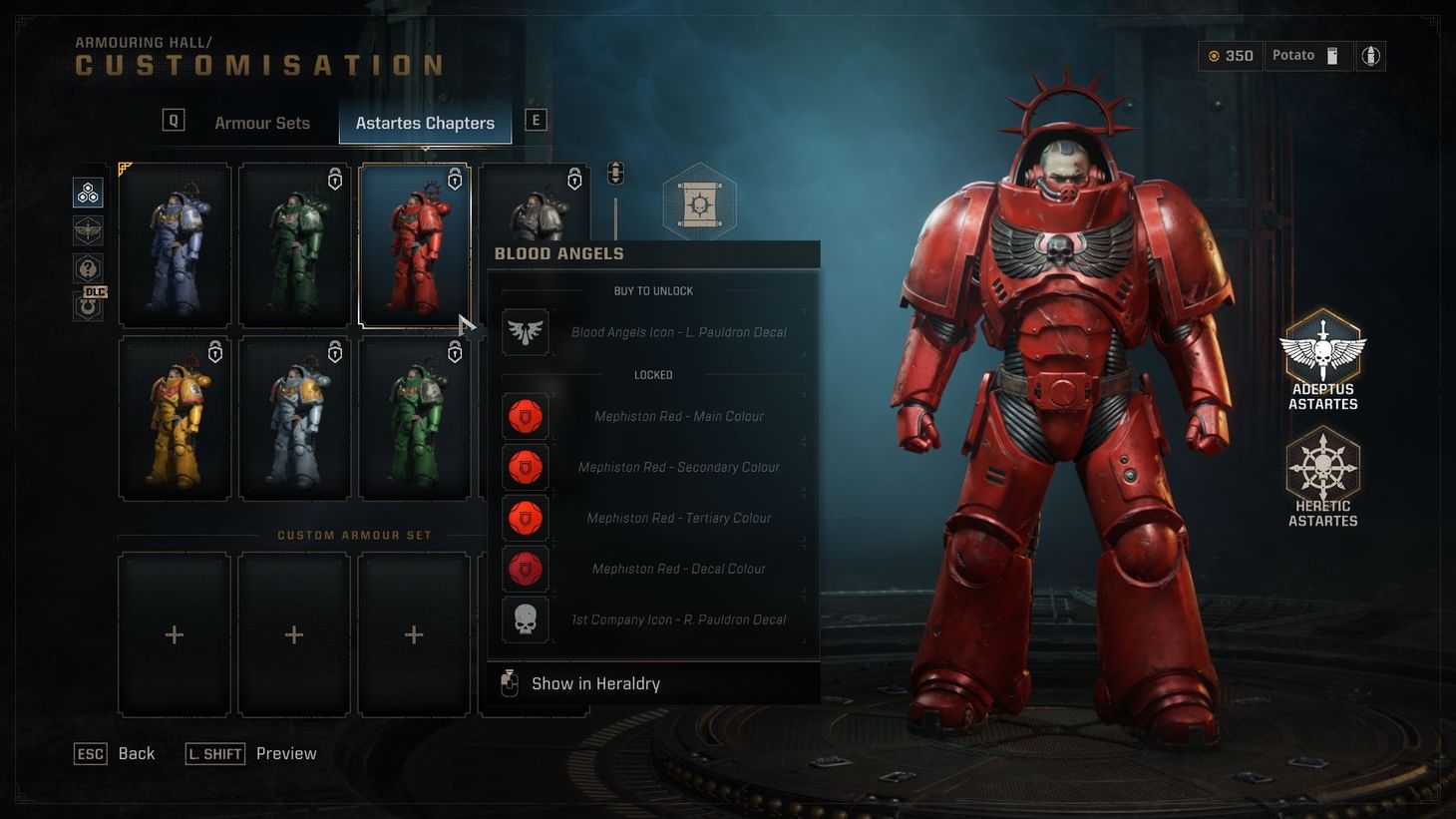Click the Adeptus Astartes wings filter icon
The height and width of the screenshot is (819, 1456).
[88, 229]
